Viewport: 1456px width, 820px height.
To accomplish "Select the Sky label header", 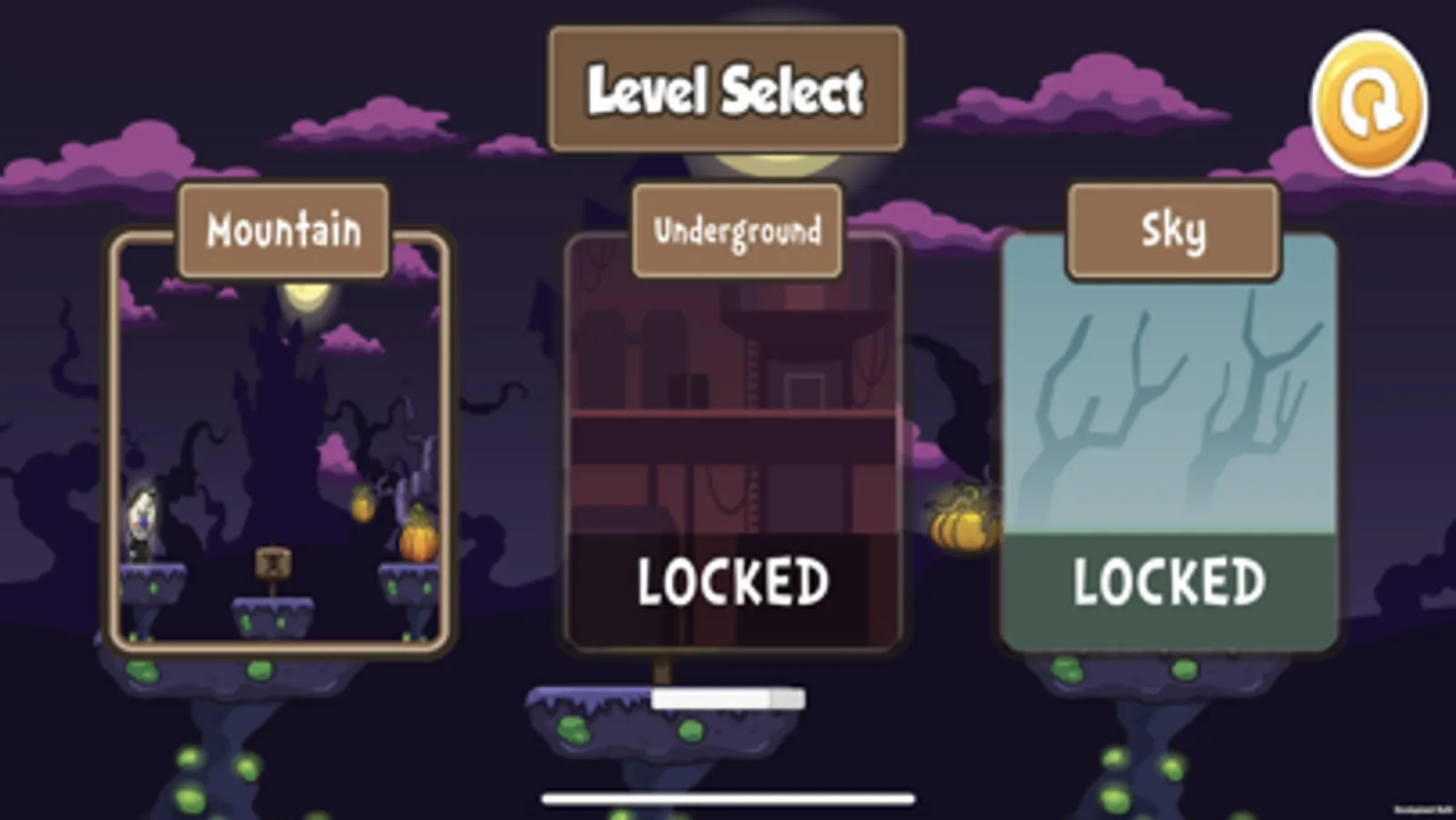I will [x=1173, y=230].
